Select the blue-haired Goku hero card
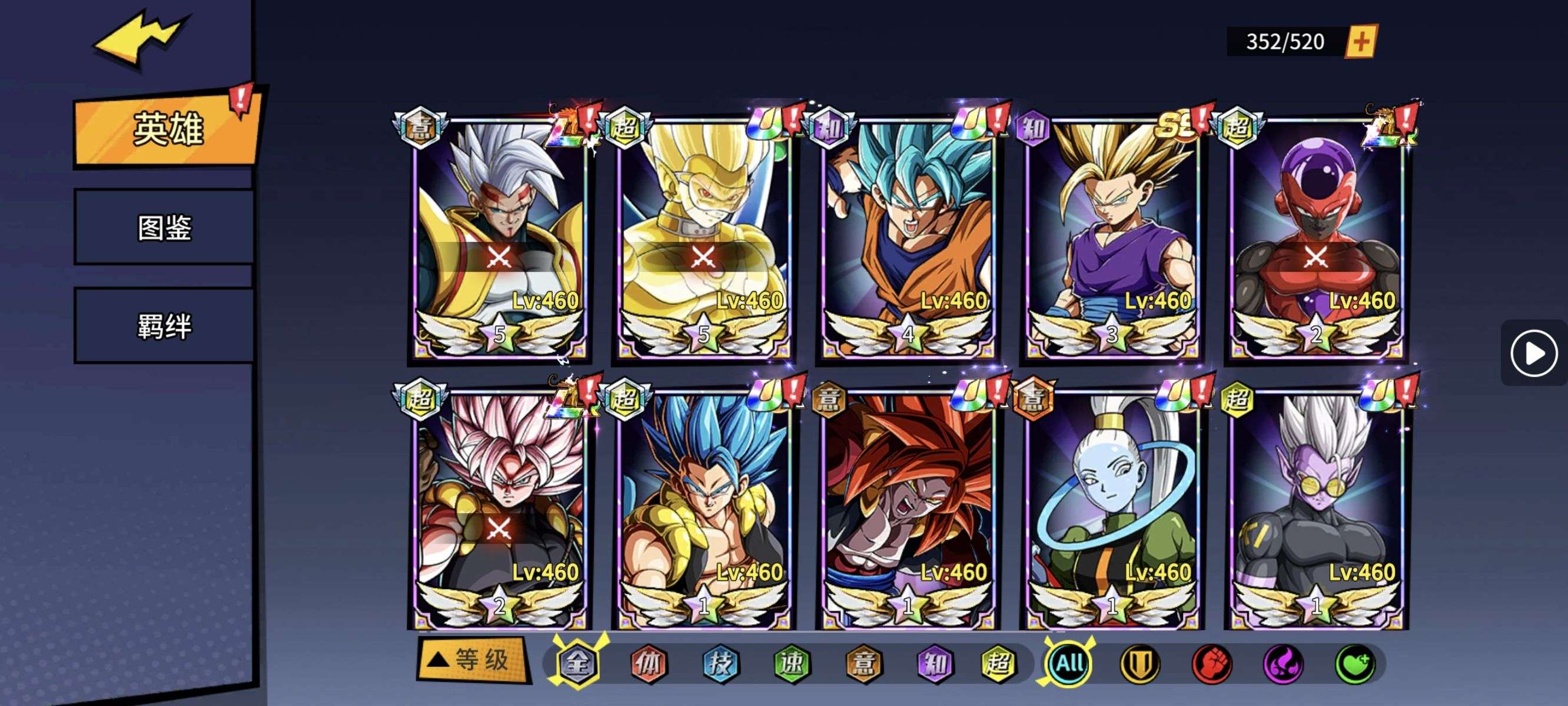 pyautogui.click(x=907, y=237)
